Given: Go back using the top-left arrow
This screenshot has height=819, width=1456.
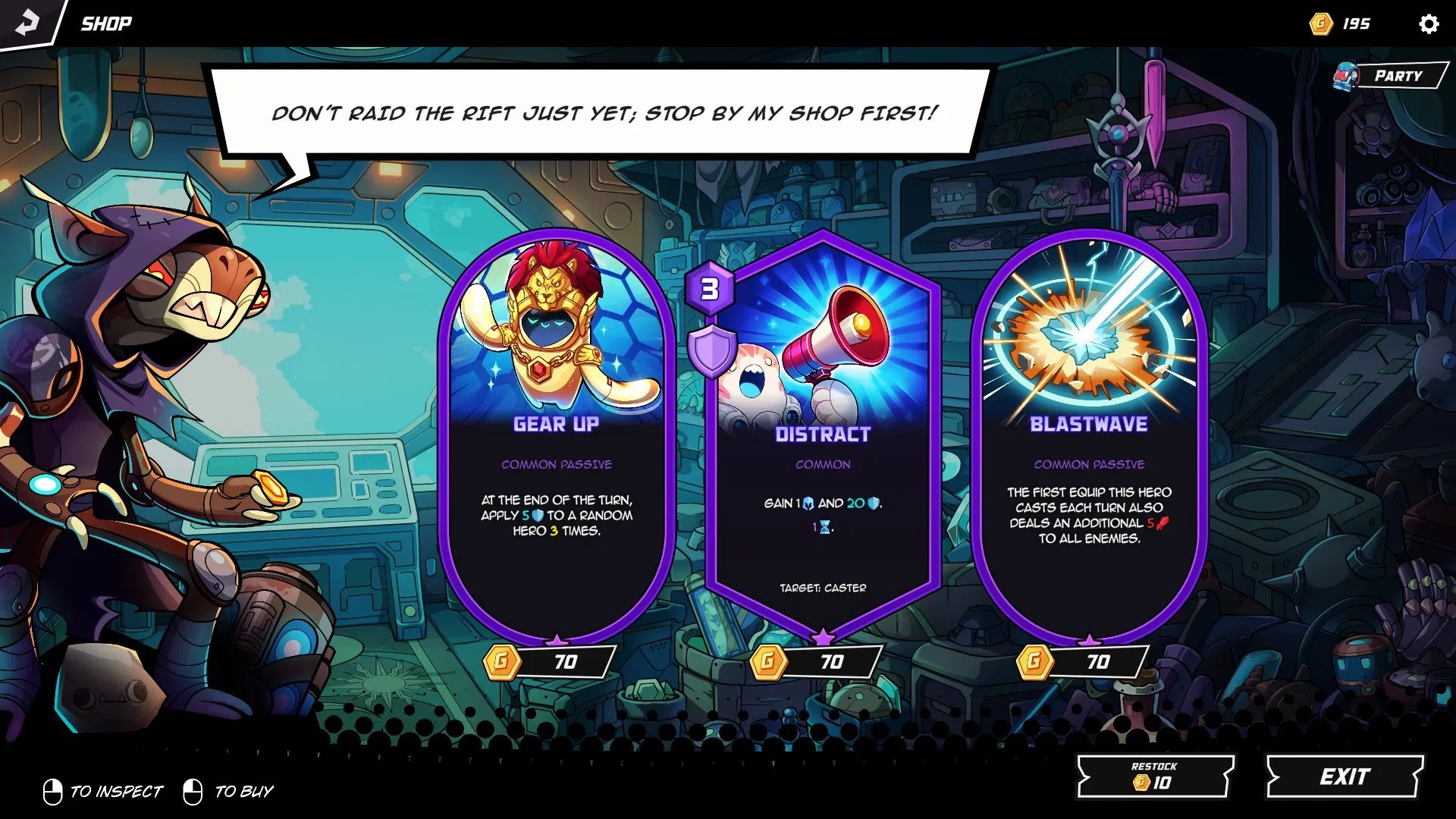Looking at the screenshot, I should coord(27,23).
